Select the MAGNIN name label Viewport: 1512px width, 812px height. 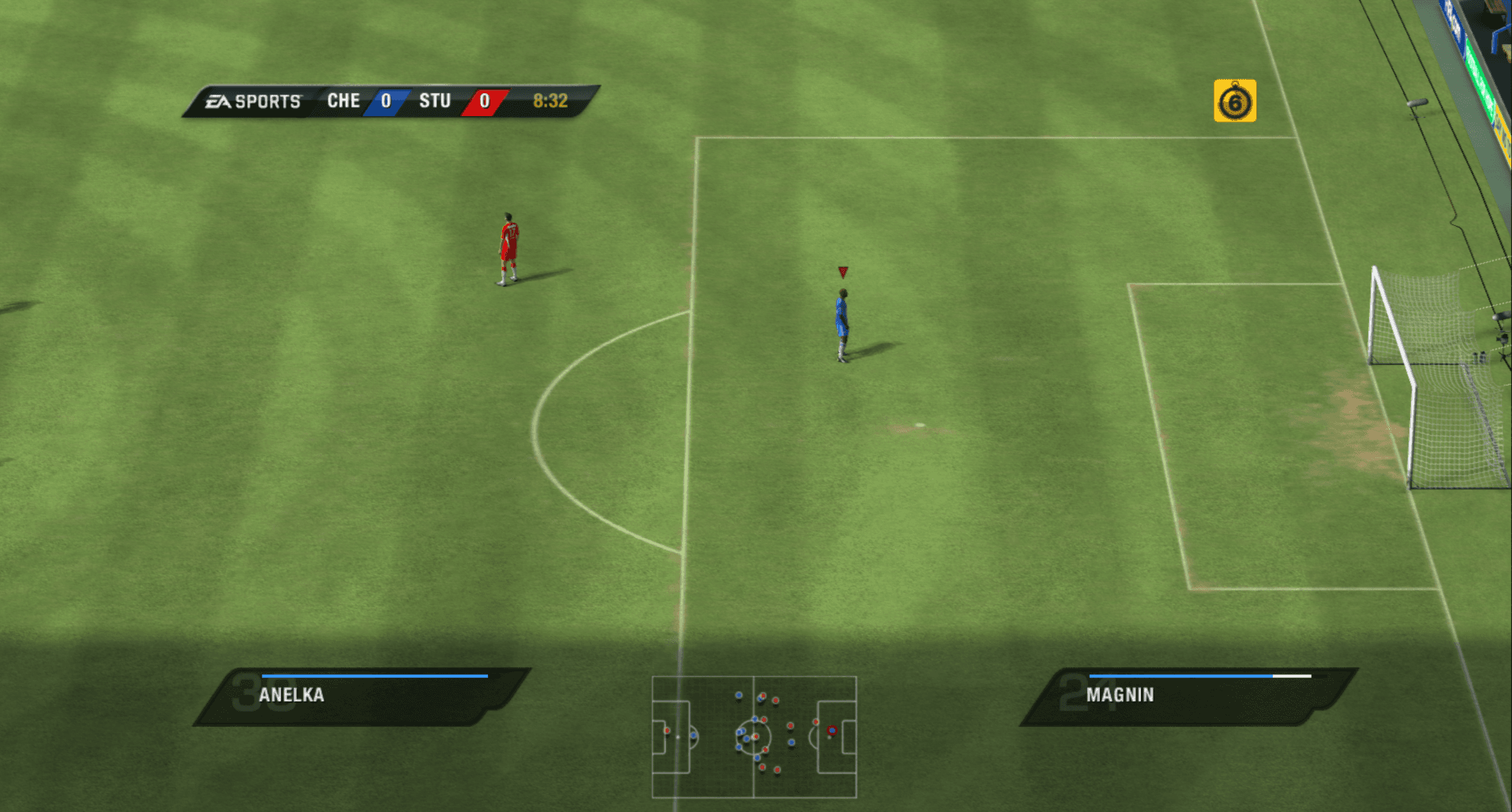coord(1120,695)
